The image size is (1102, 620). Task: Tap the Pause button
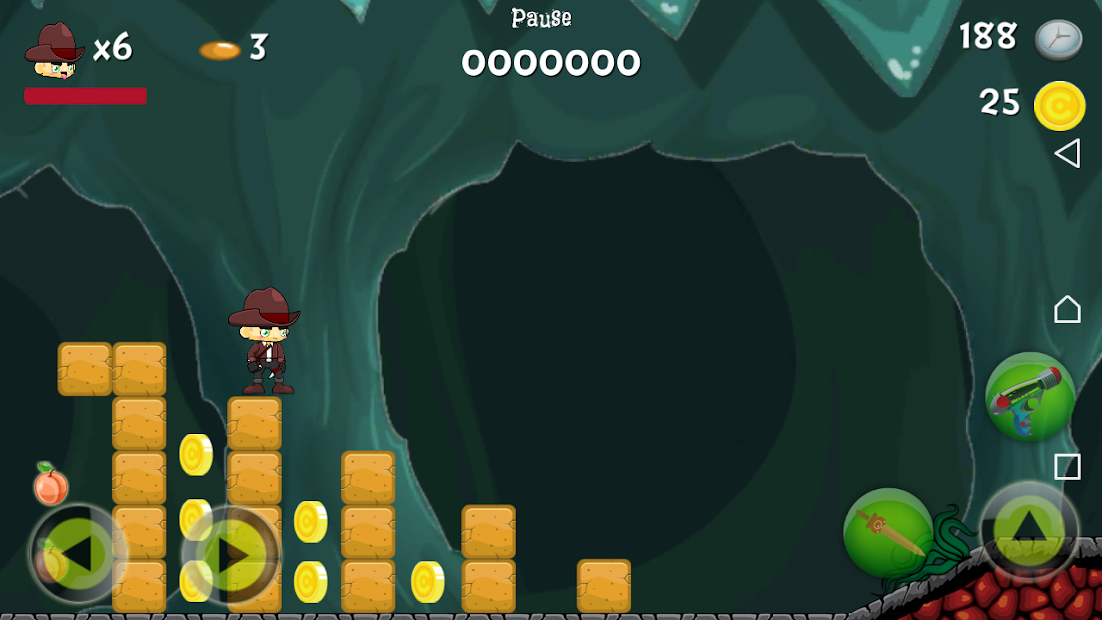click(541, 18)
